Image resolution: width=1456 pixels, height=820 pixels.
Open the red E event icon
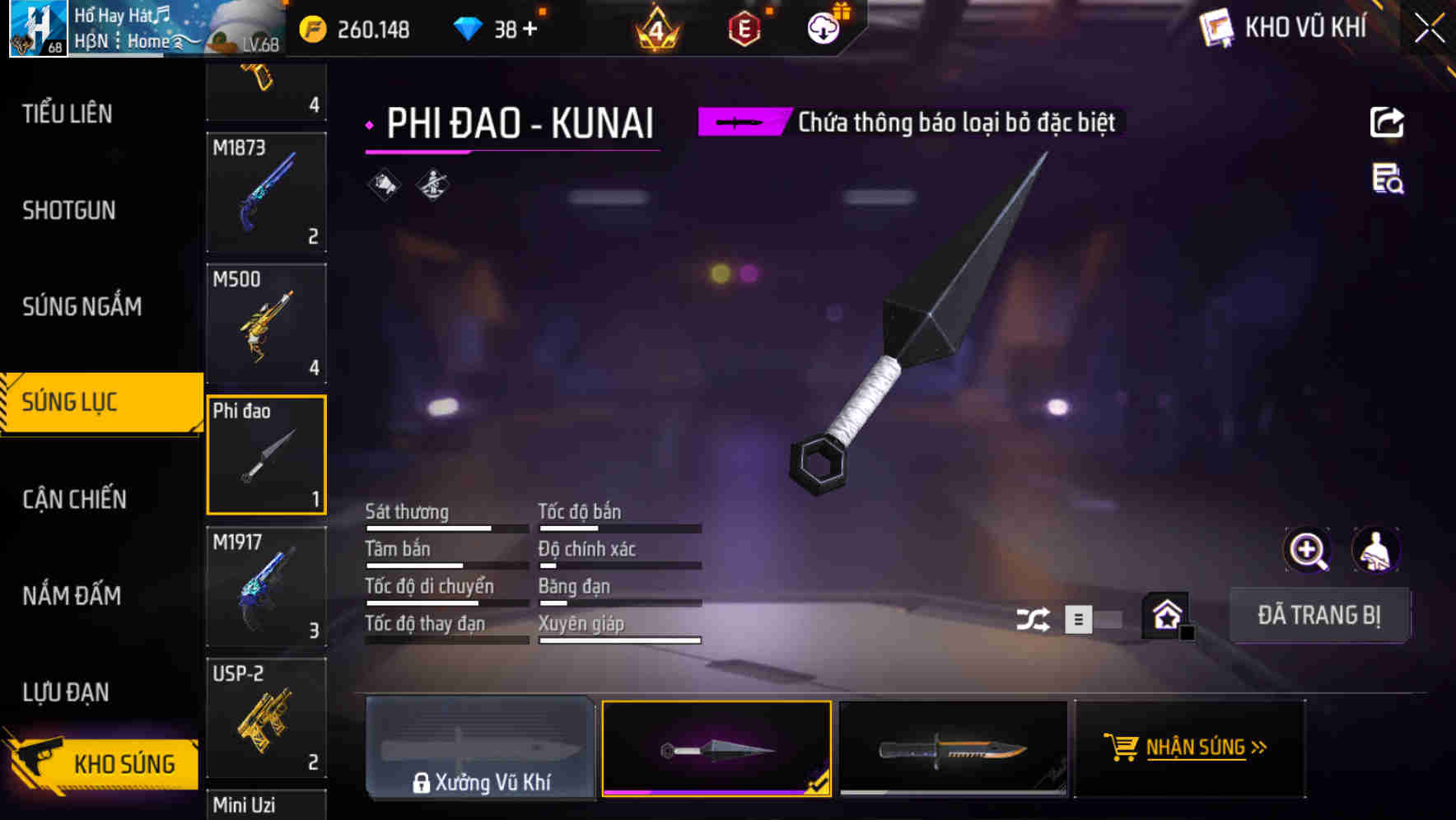tap(744, 28)
